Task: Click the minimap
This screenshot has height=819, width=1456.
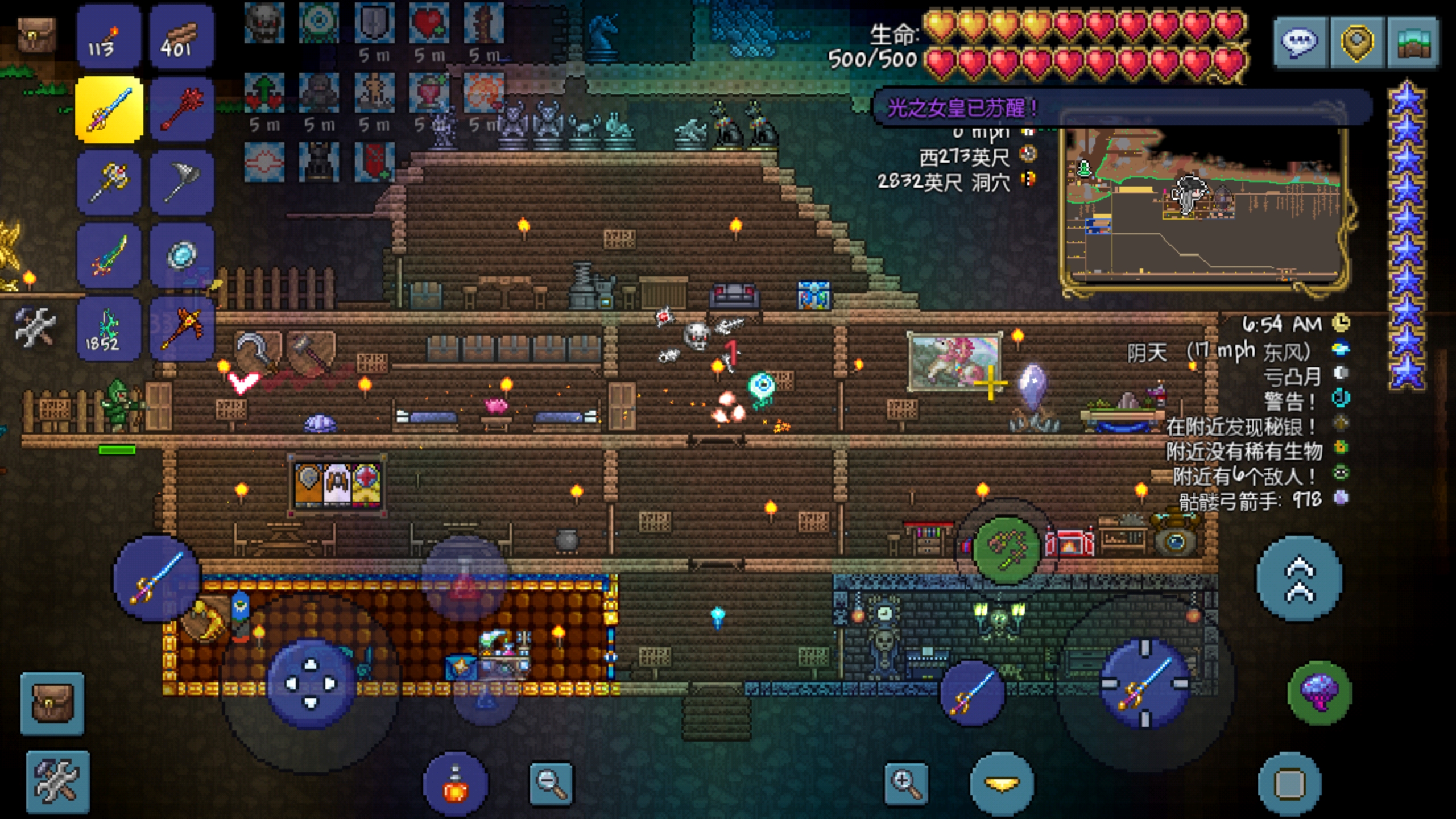Action: pos(1203,208)
